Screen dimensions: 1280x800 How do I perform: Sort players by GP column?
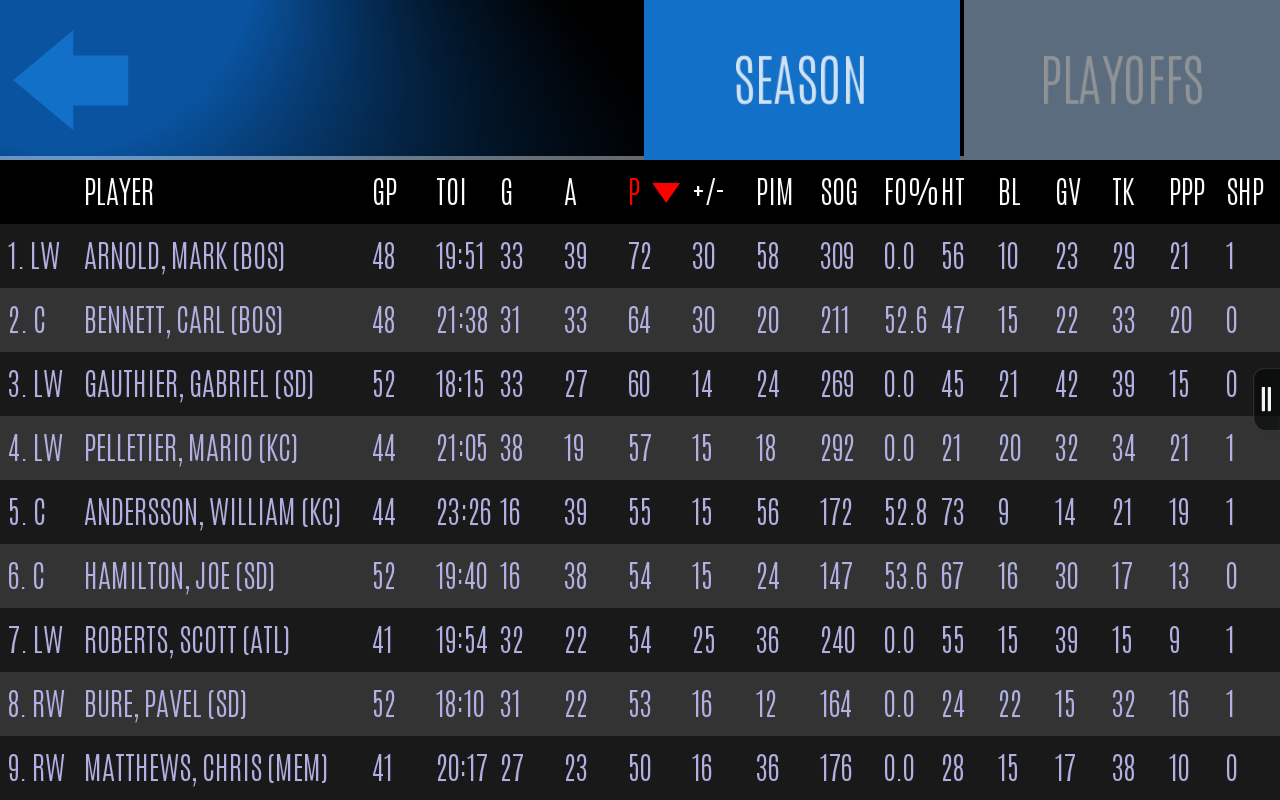[383, 192]
